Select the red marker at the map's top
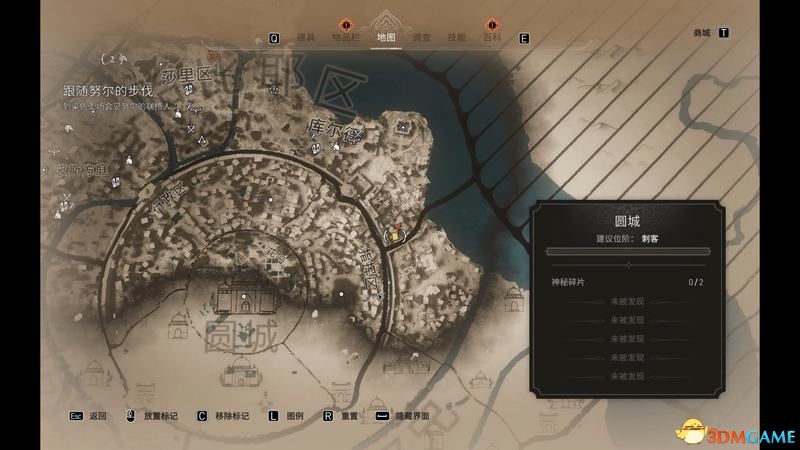The width and height of the screenshot is (800, 450). tap(212, 57)
